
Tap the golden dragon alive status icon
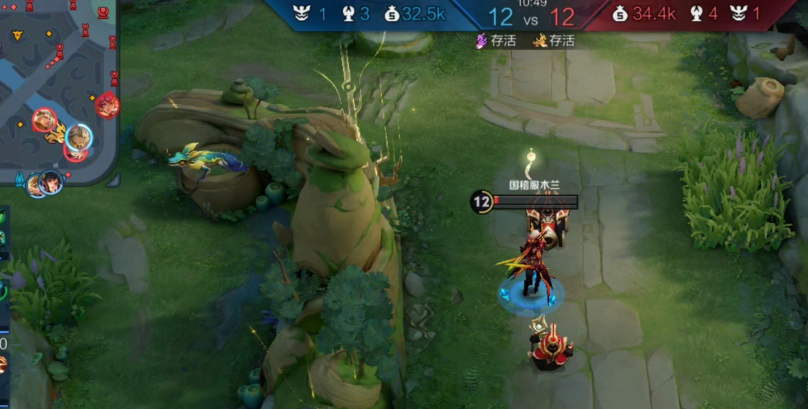point(540,41)
